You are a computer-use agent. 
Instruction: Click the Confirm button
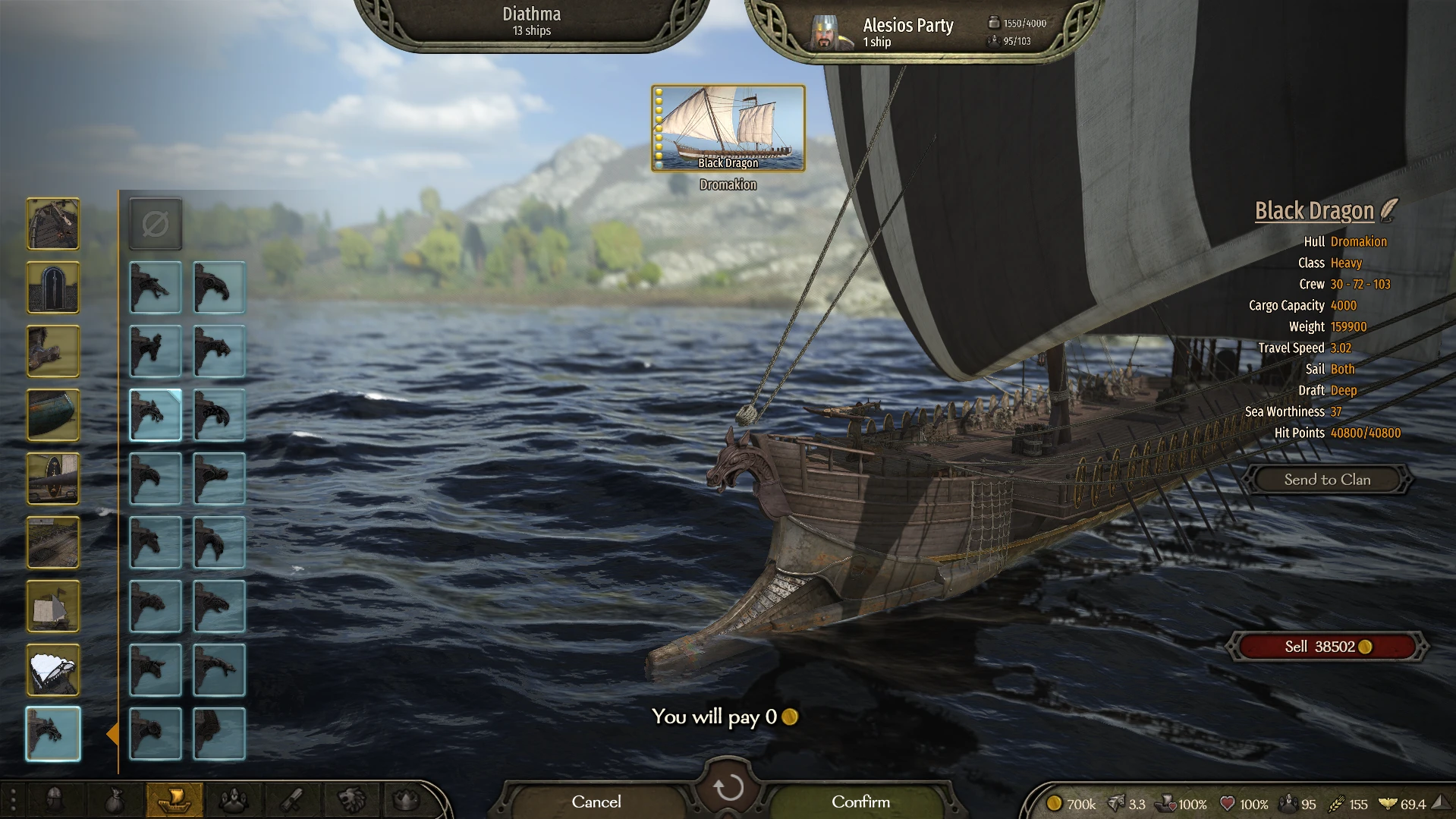click(x=860, y=801)
